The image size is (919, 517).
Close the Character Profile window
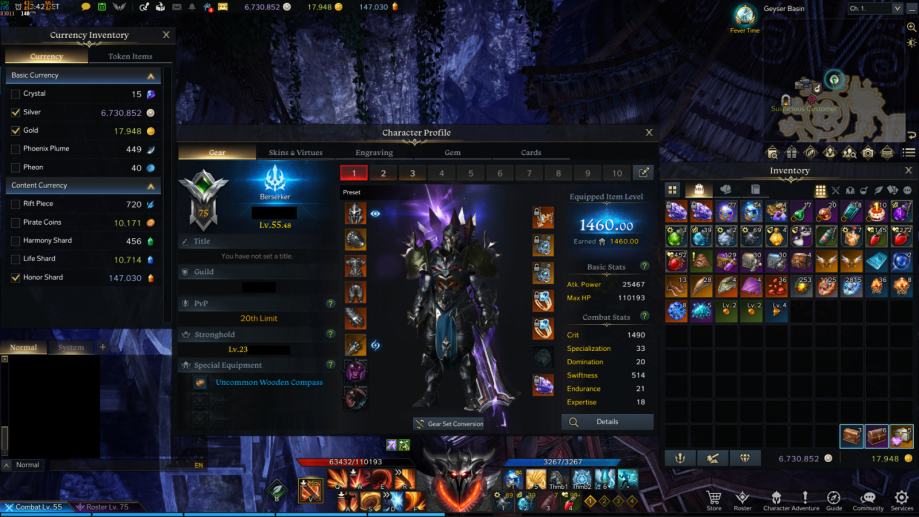click(x=649, y=132)
